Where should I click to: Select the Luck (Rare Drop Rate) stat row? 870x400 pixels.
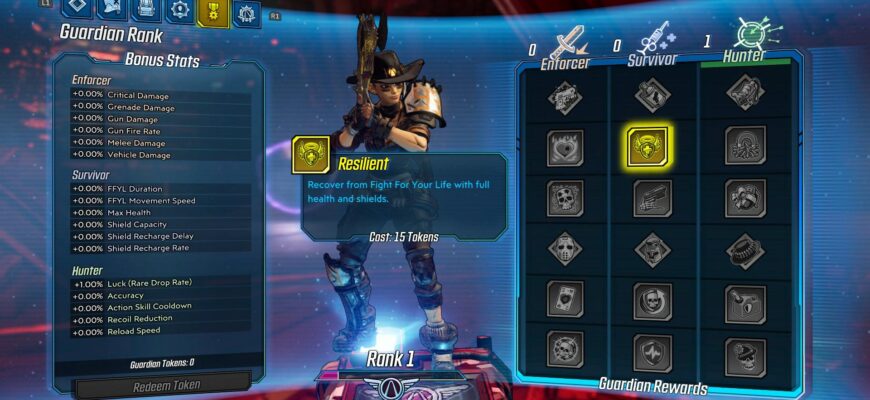[161, 285]
